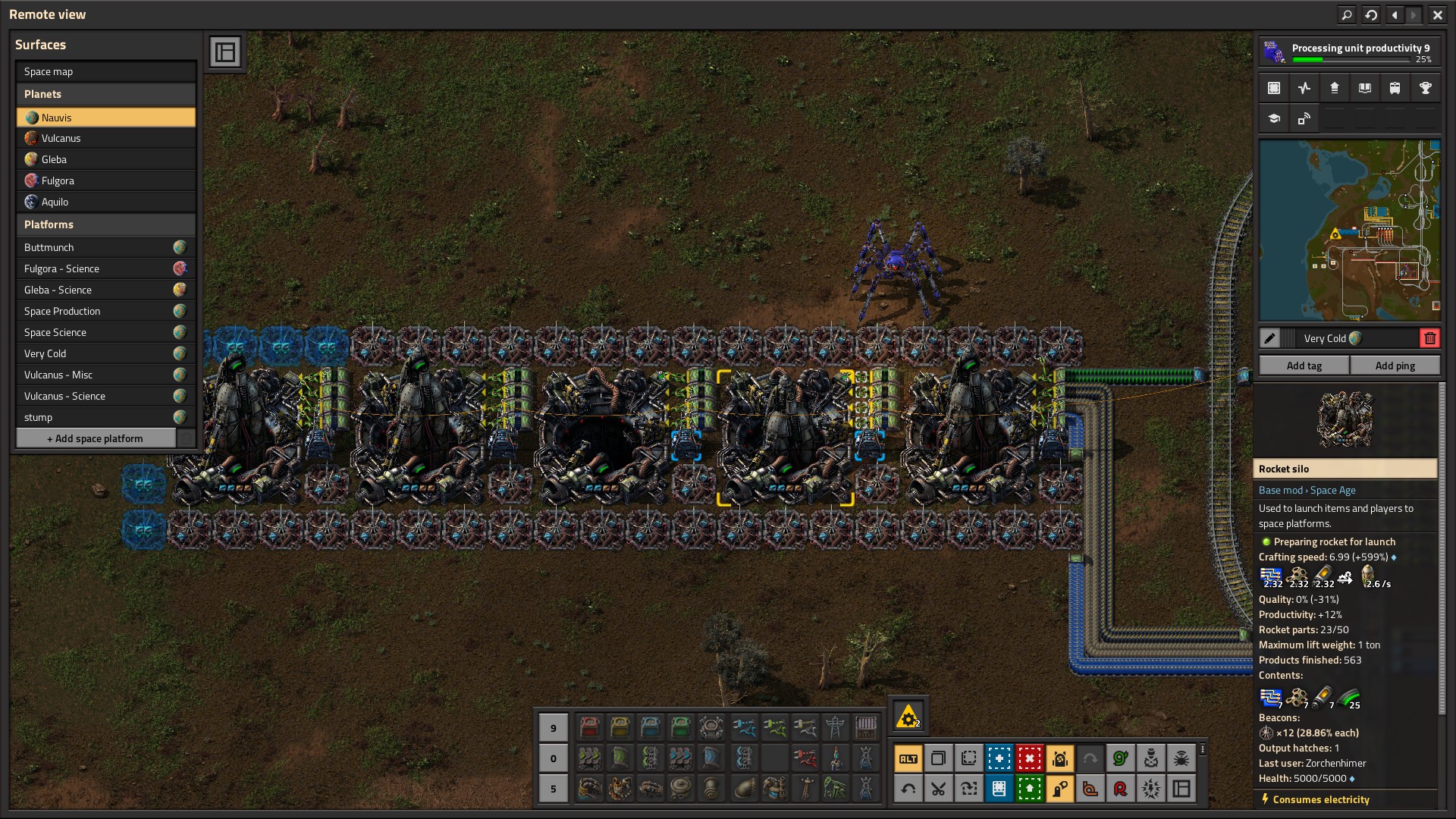This screenshot has height=819, width=1456.
Task: Click the minimap
Action: click(x=1349, y=231)
